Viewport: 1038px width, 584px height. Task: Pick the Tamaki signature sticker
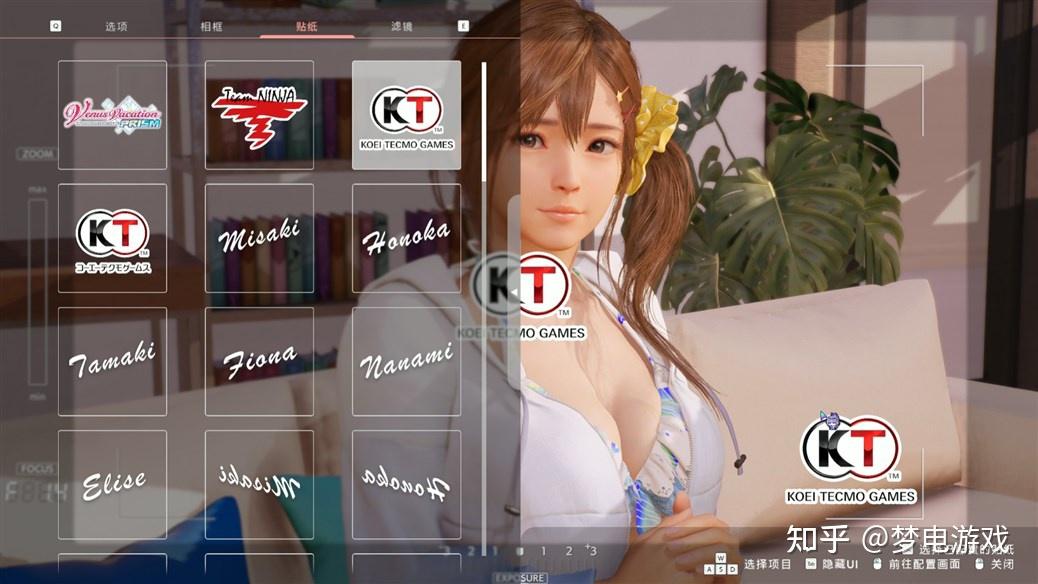coord(112,361)
